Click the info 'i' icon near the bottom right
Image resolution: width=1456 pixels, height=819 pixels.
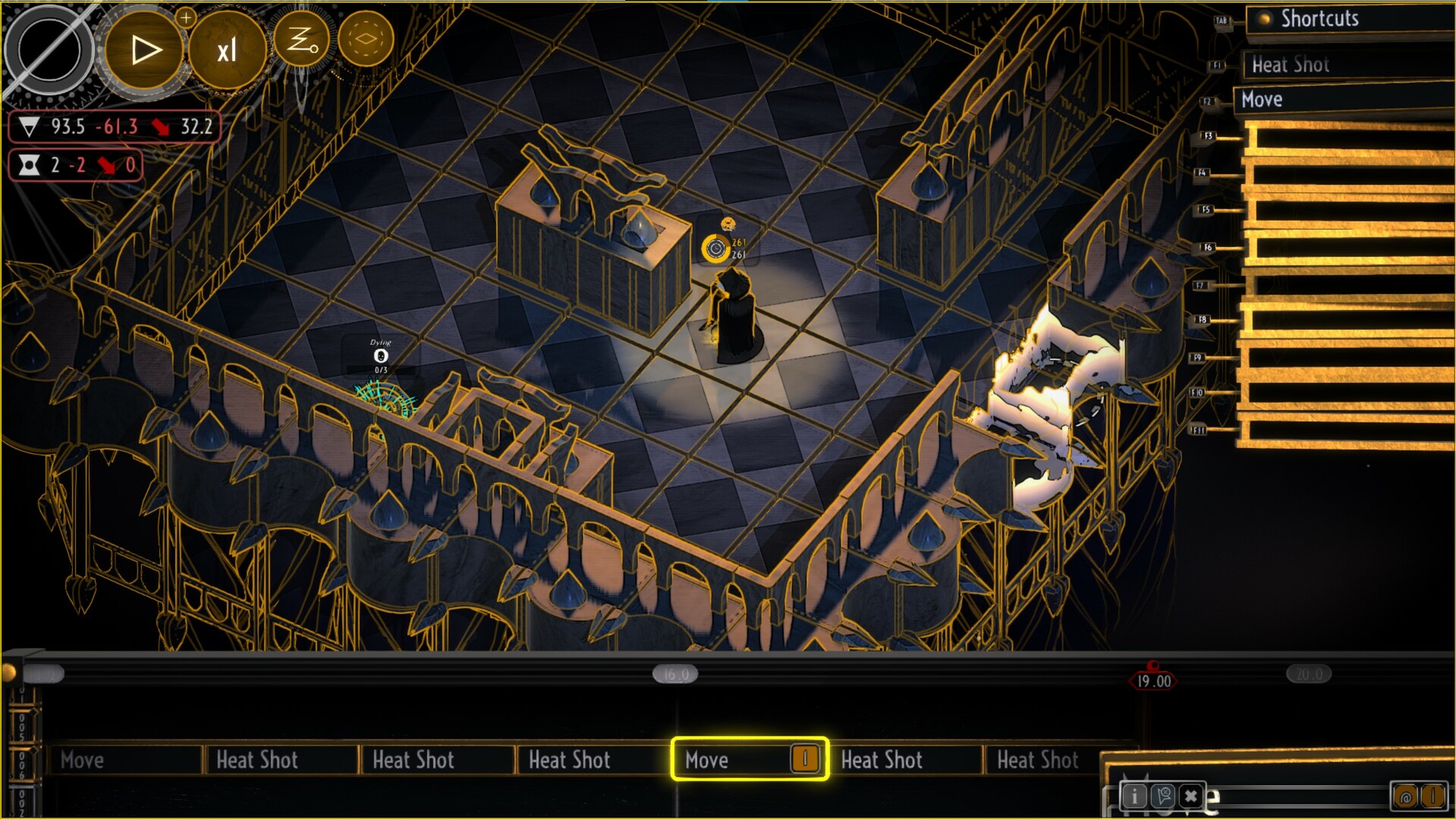1135,796
